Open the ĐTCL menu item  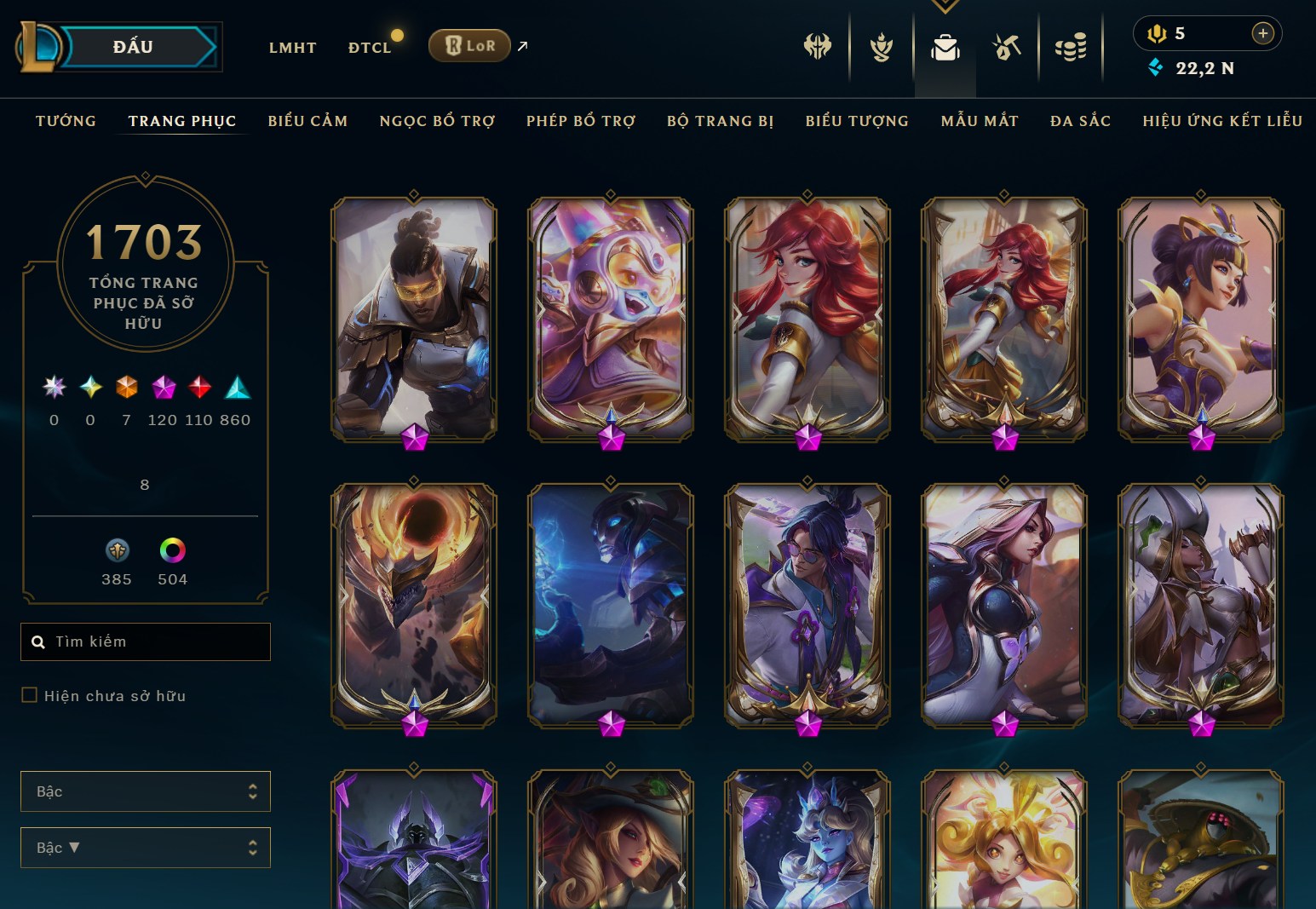[370, 48]
